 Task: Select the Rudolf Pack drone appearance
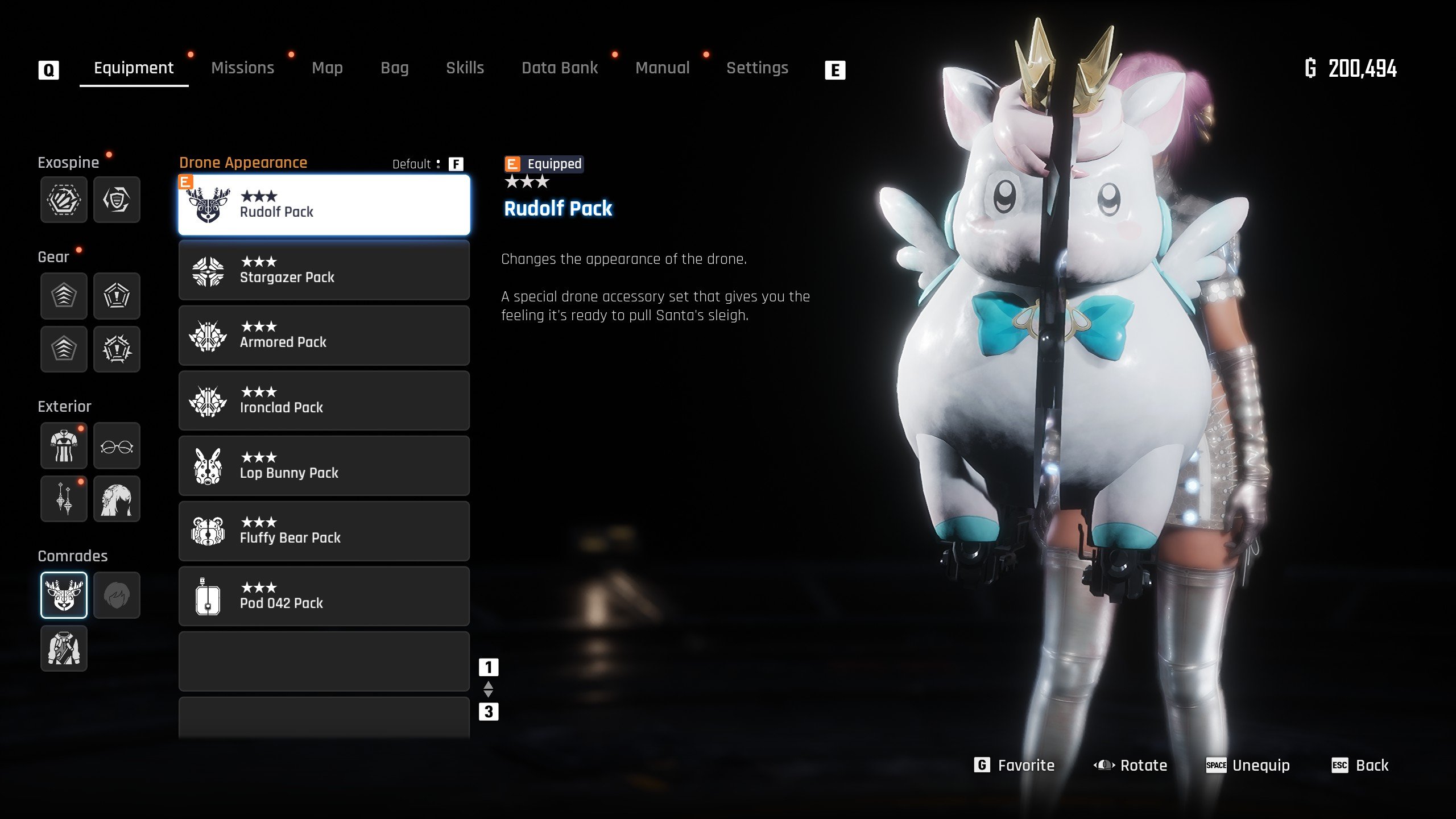coord(324,205)
